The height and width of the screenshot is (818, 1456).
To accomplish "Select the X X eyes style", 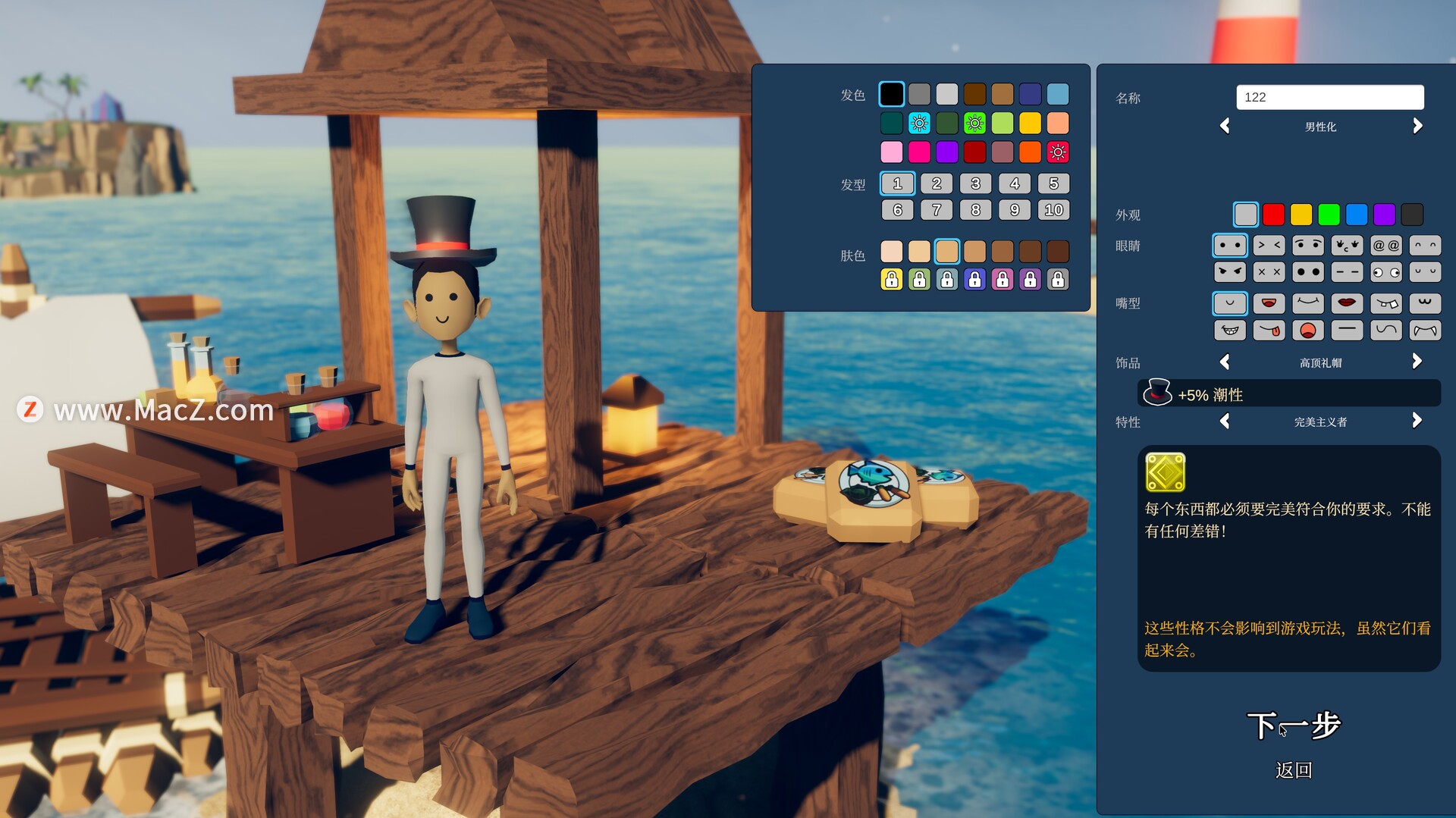I will [x=1269, y=272].
